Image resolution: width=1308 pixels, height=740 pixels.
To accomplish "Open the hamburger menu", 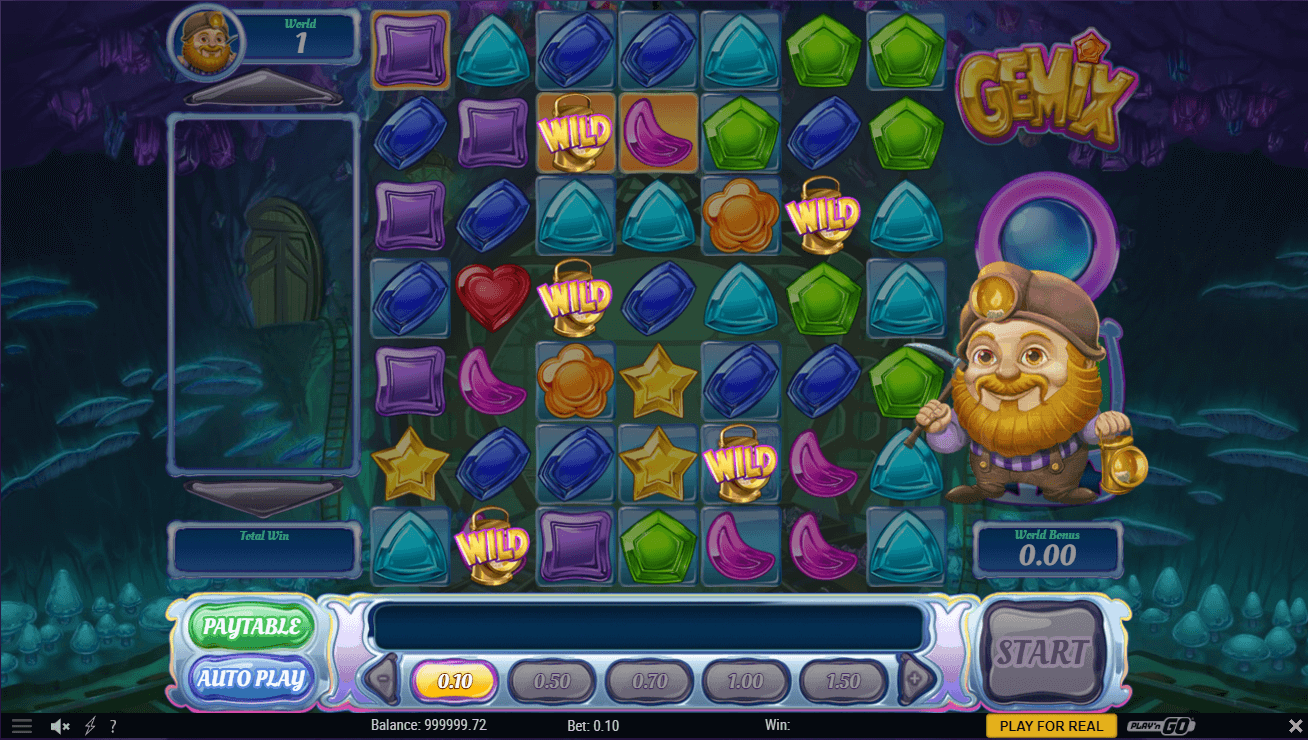I will tap(21, 726).
